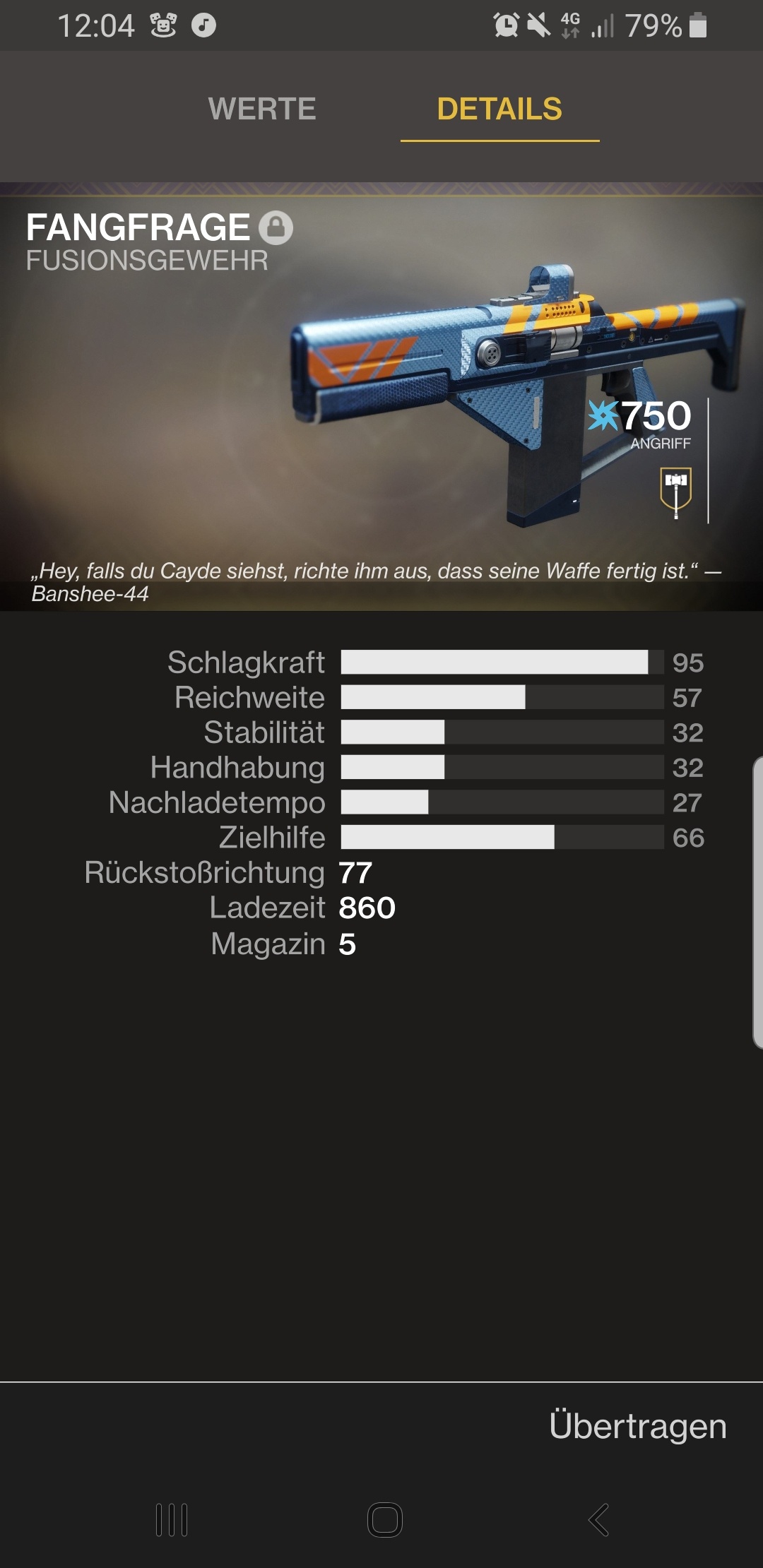Go back with Android back arrow

click(x=598, y=1519)
